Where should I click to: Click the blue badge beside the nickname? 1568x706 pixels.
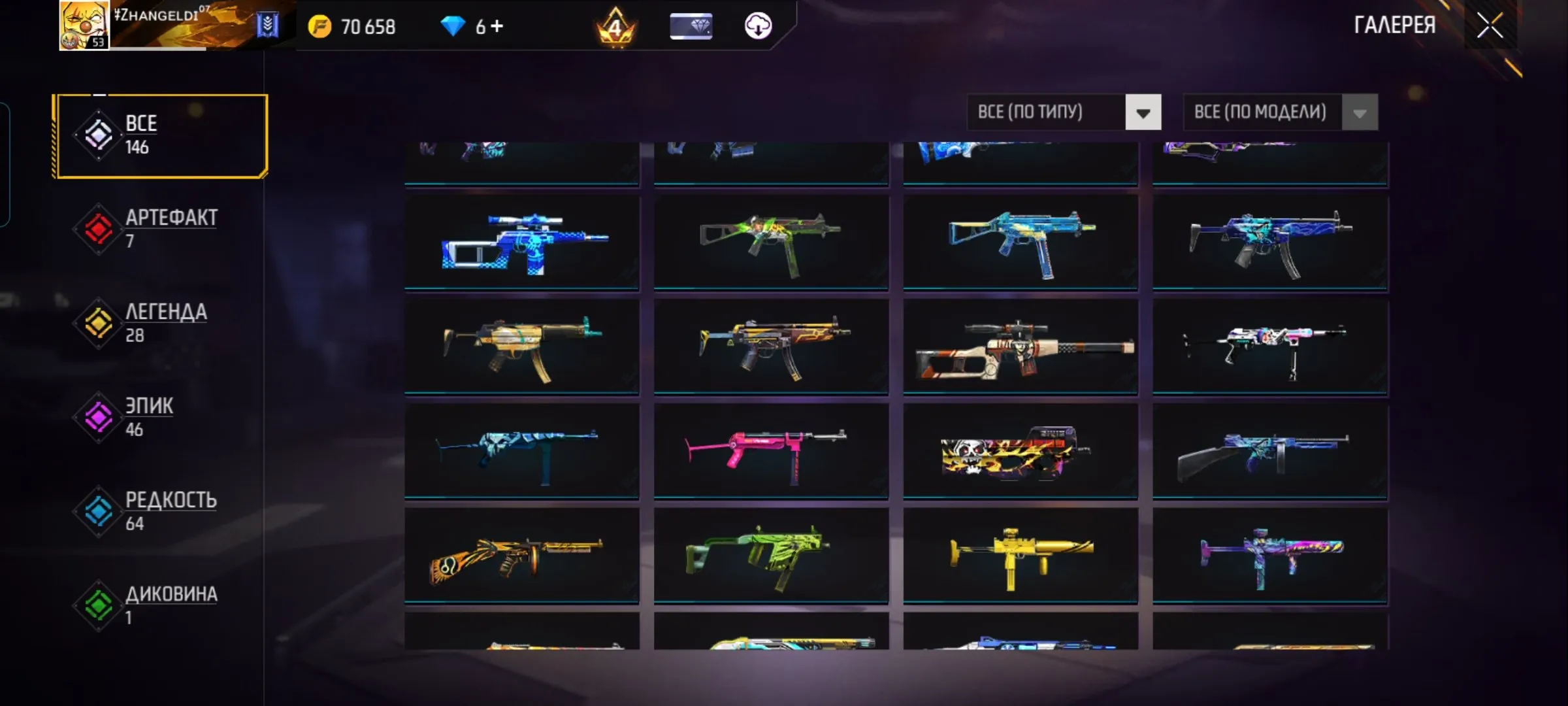click(266, 26)
